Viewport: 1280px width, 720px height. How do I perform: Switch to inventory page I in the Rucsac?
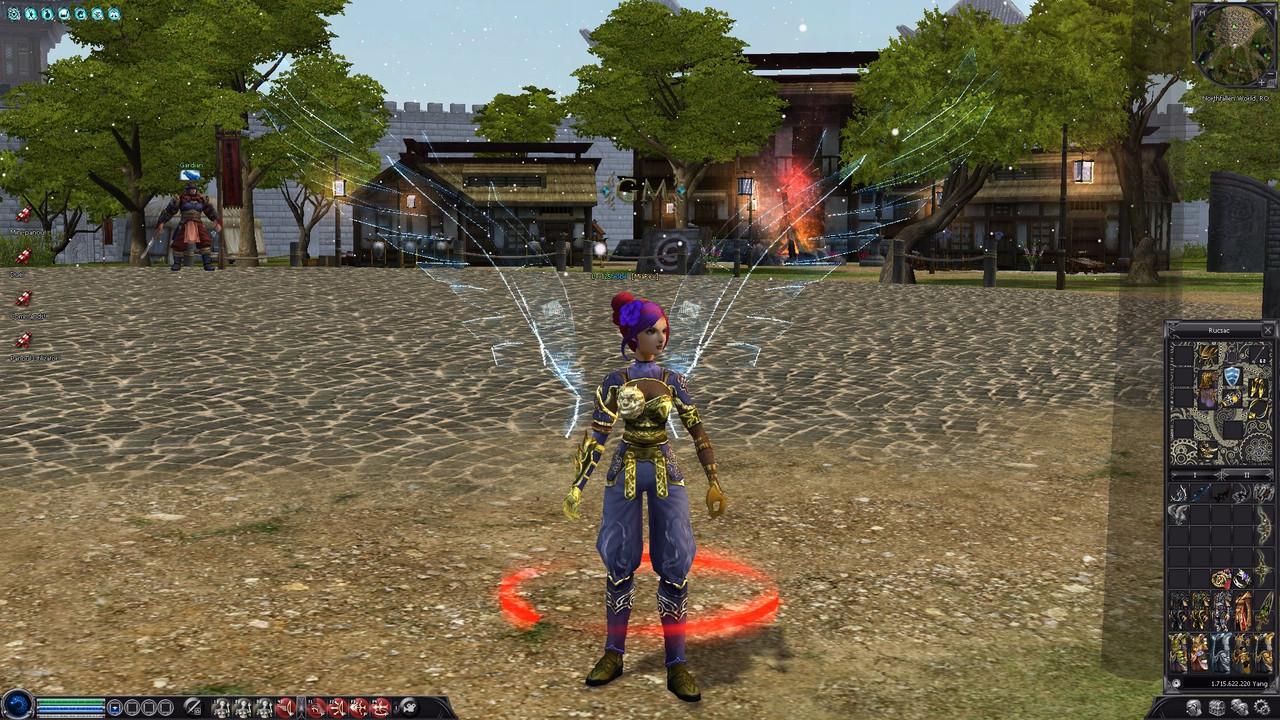1194,475
